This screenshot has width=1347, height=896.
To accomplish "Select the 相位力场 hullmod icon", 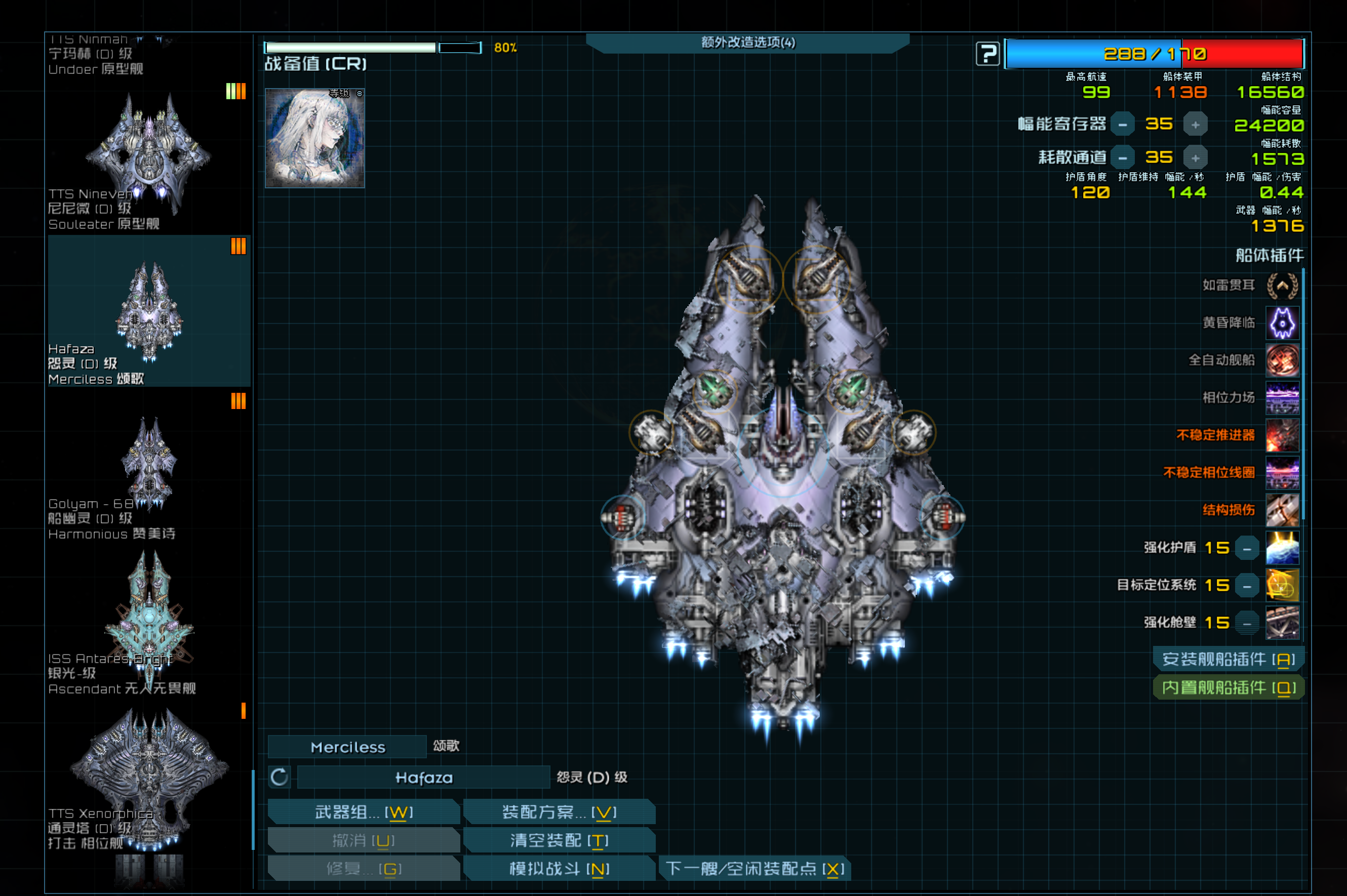I will [1282, 398].
